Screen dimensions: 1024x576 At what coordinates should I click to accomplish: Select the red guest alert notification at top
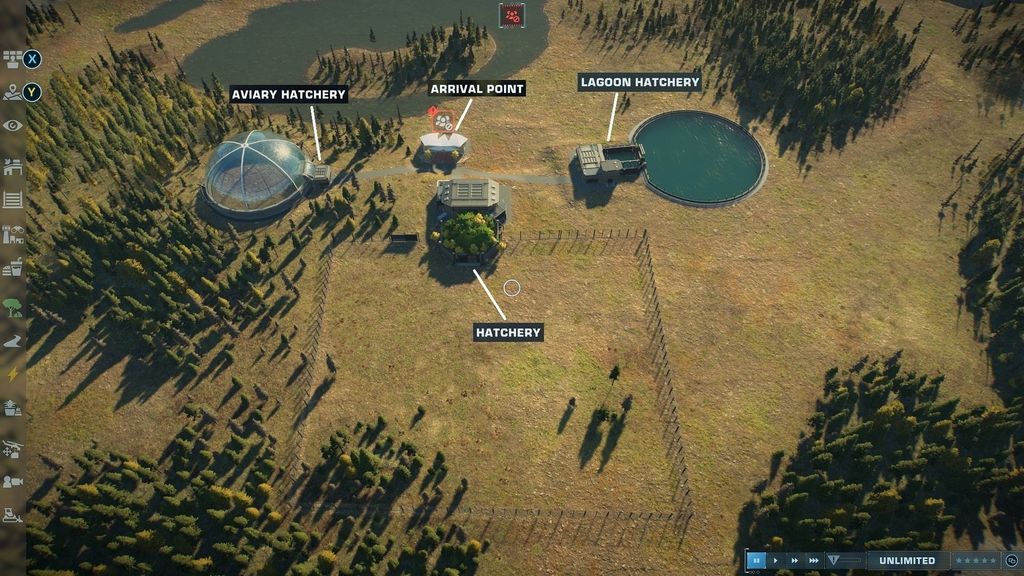[x=512, y=15]
